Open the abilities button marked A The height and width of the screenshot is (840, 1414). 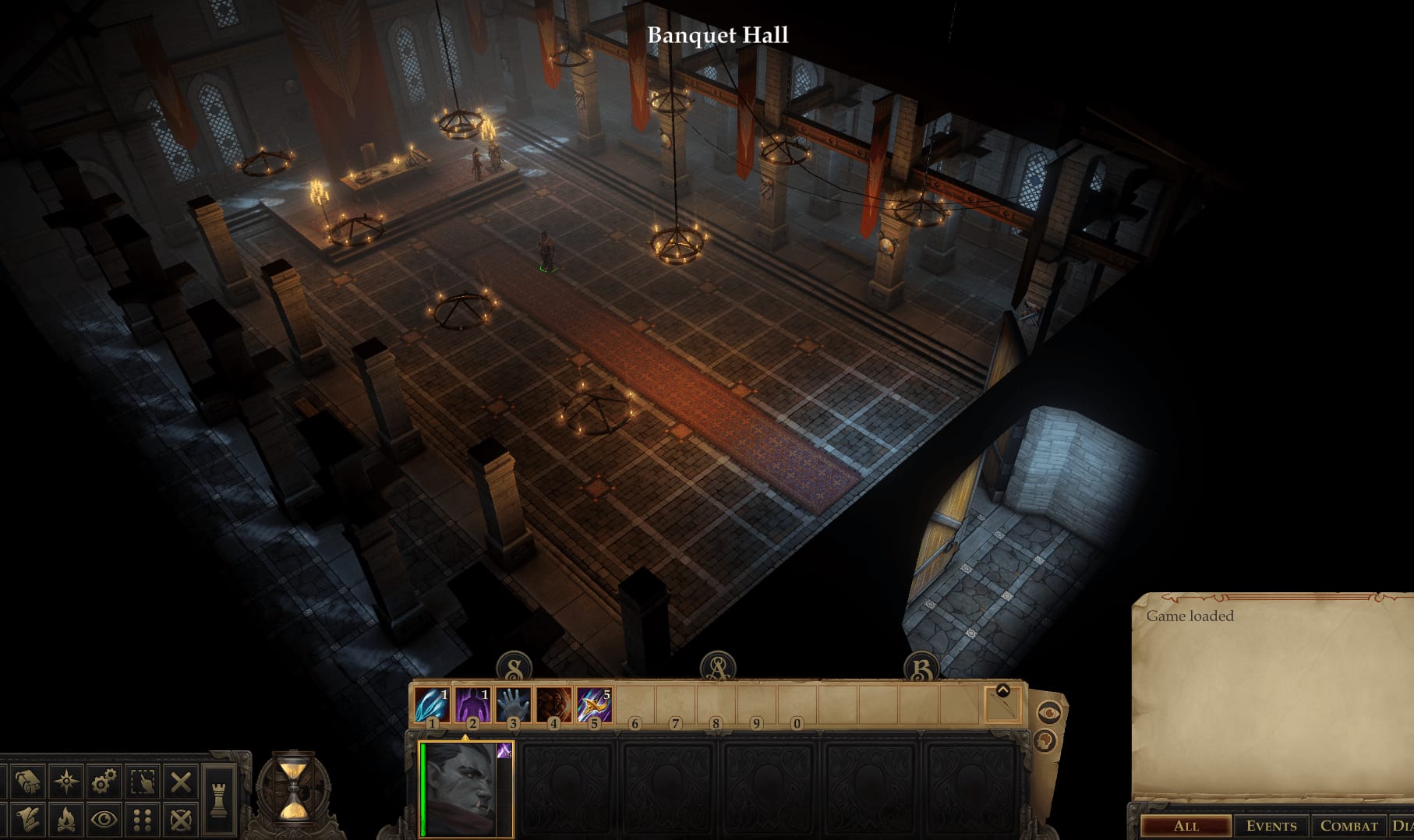pyautogui.click(x=717, y=668)
